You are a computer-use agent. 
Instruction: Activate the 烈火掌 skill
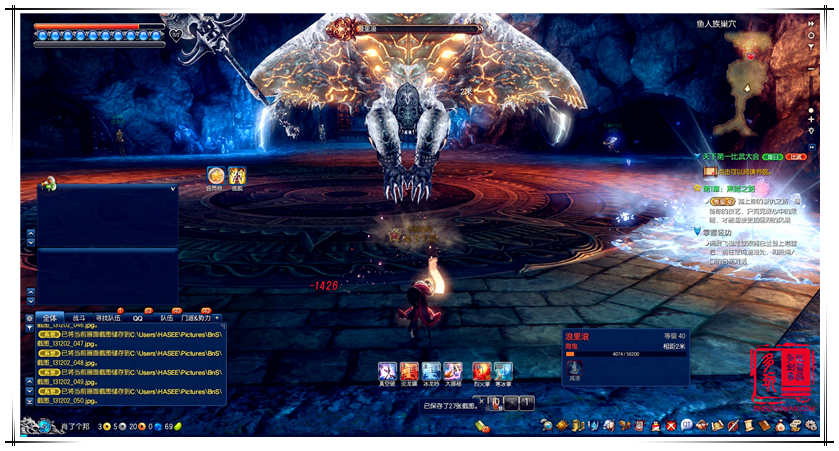click(x=481, y=371)
